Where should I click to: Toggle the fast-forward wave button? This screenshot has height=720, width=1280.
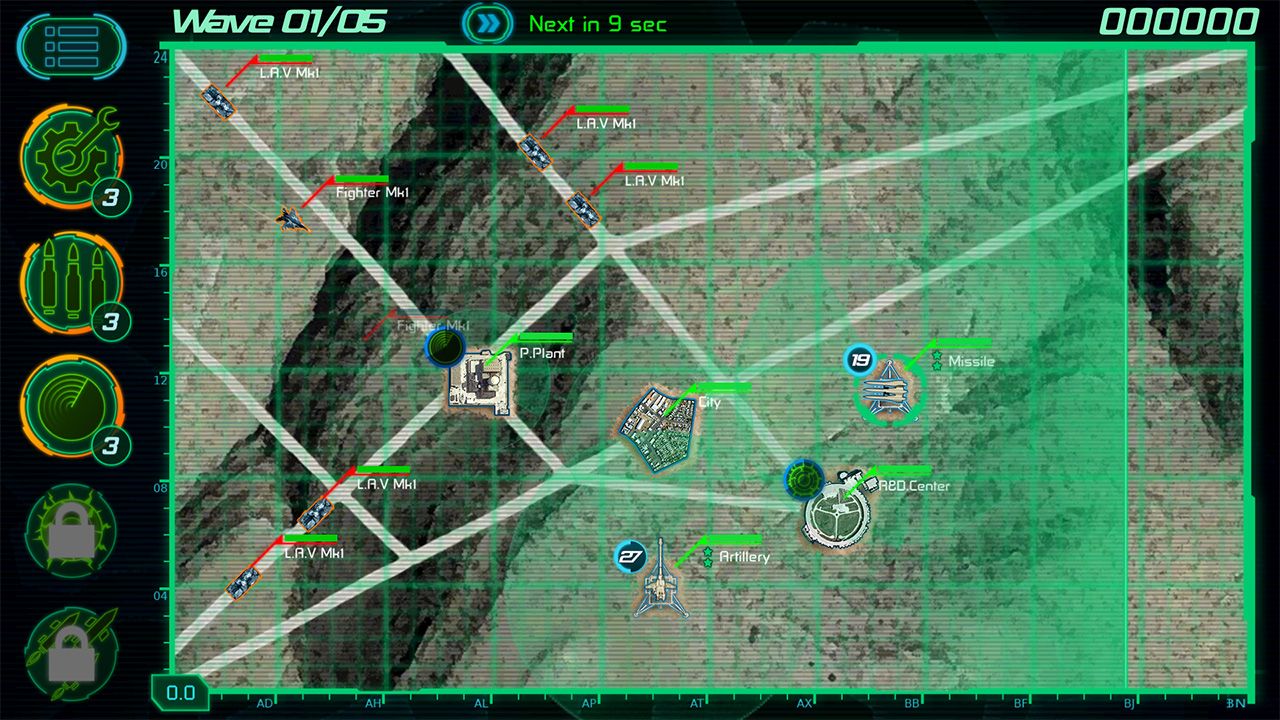coord(487,21)
